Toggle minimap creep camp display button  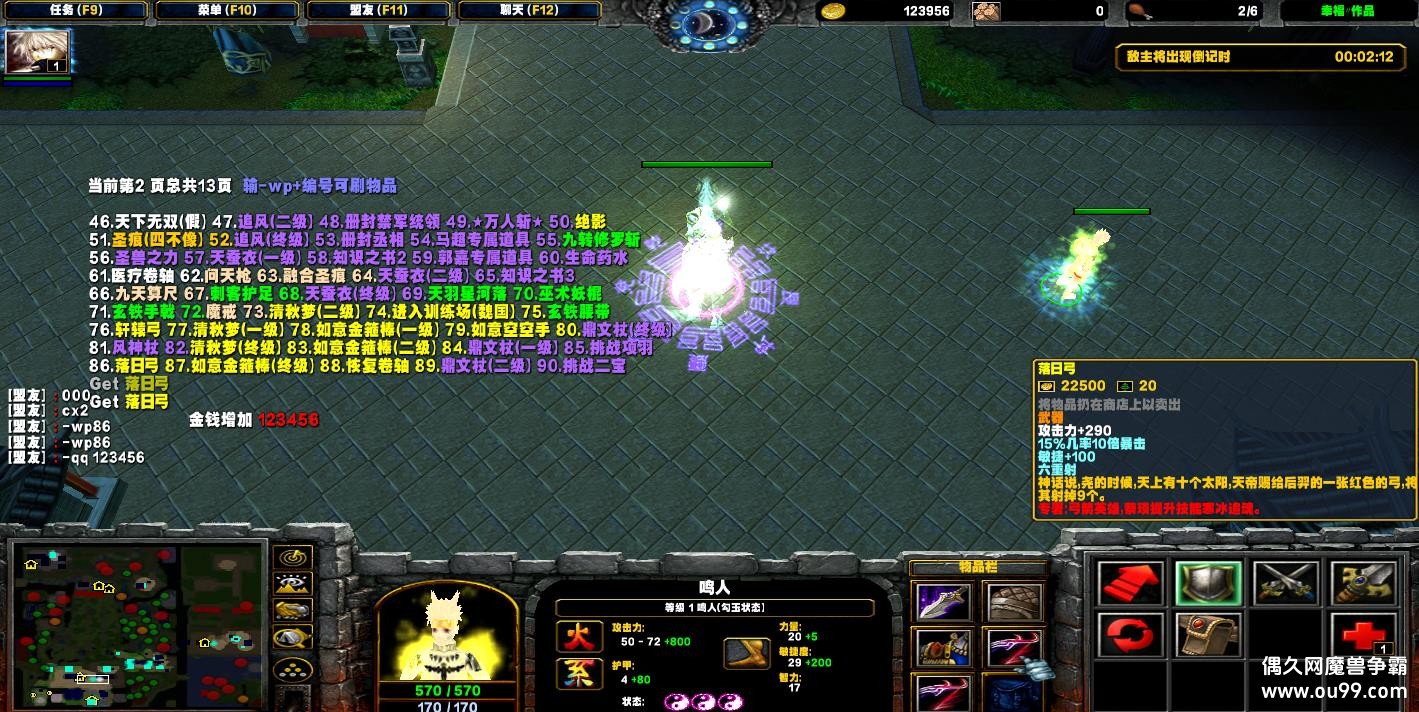[292, 638]
